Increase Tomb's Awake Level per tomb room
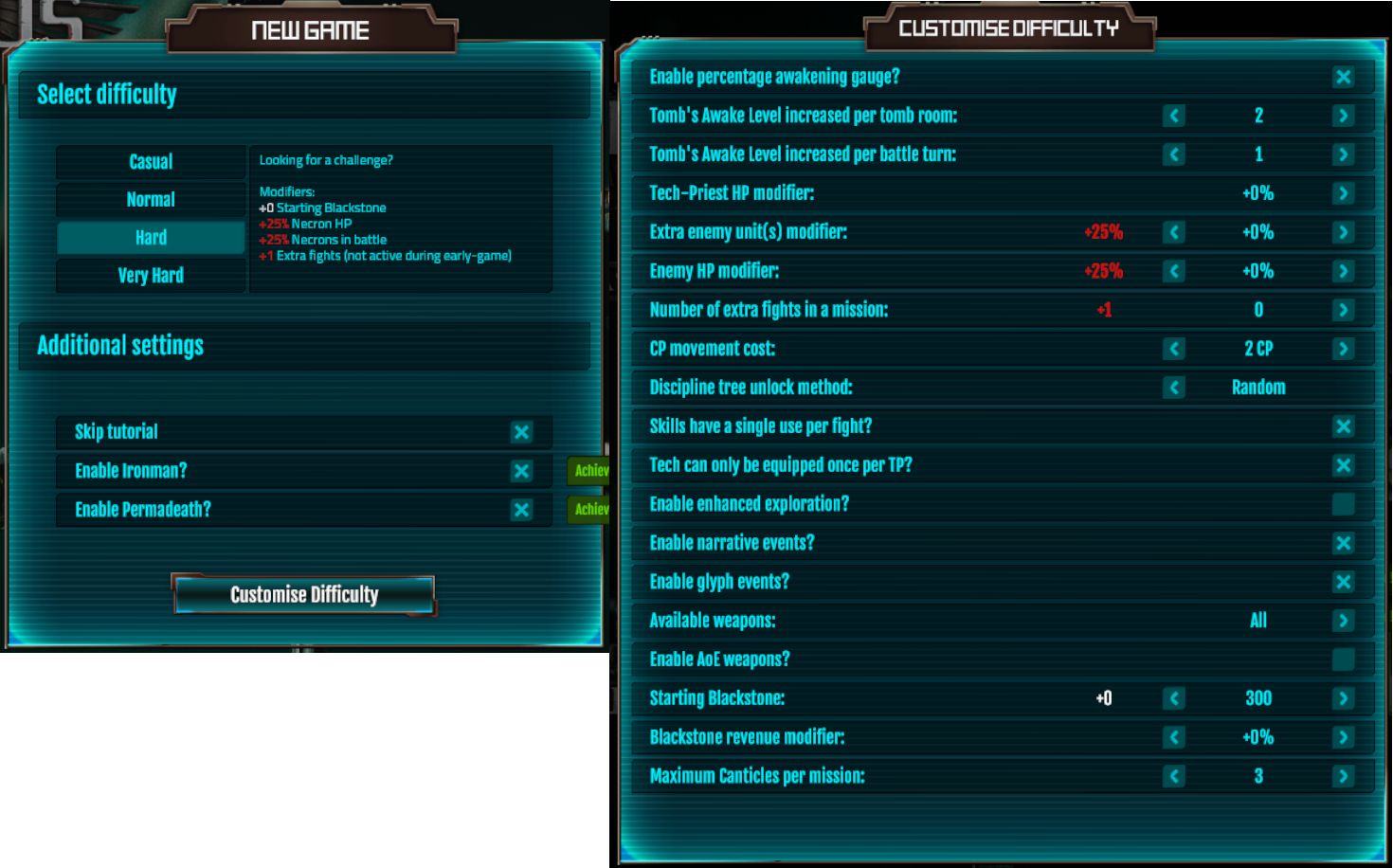 (1343, 116)
